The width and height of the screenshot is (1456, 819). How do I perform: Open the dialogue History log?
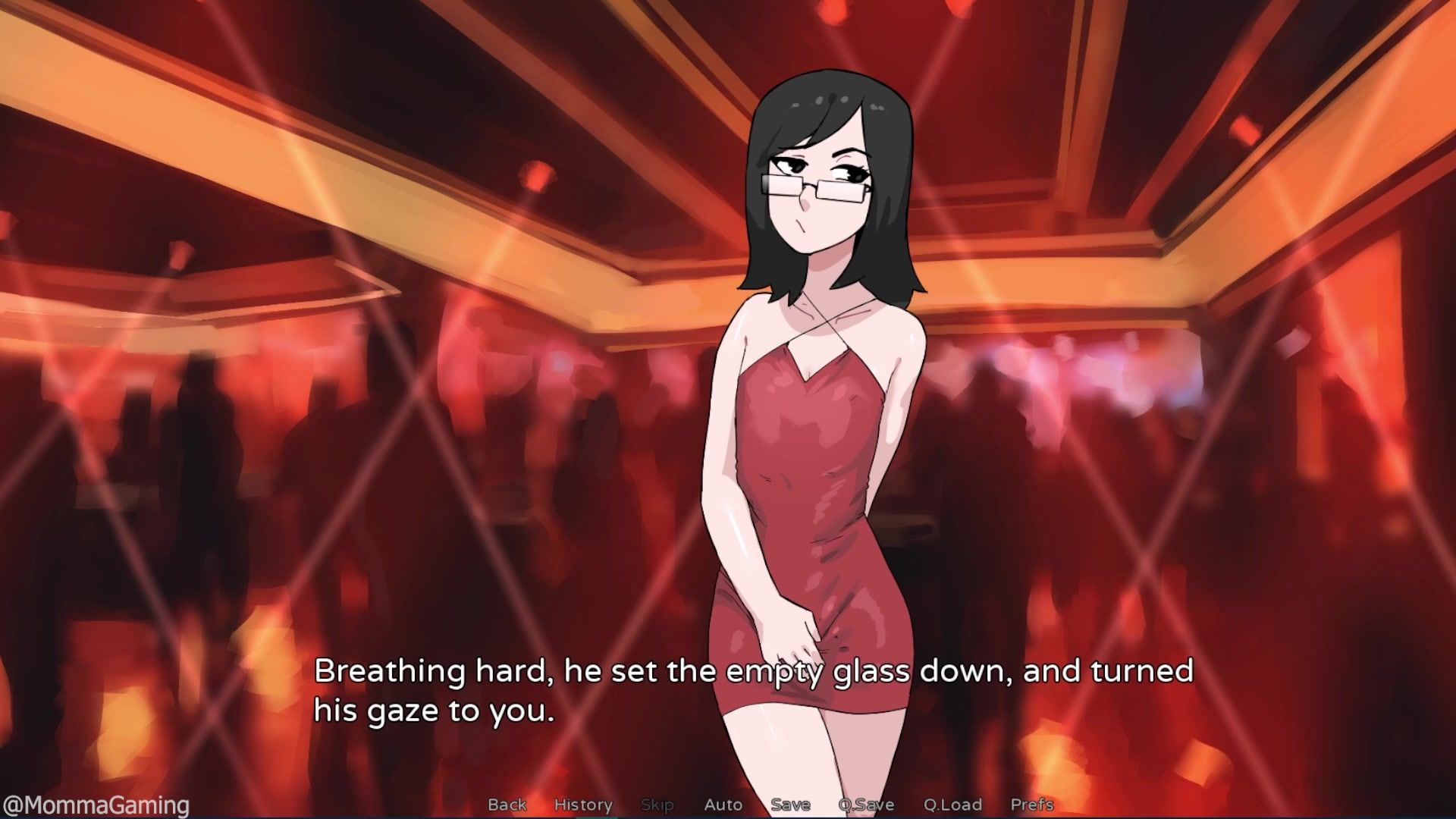(583, 805)
